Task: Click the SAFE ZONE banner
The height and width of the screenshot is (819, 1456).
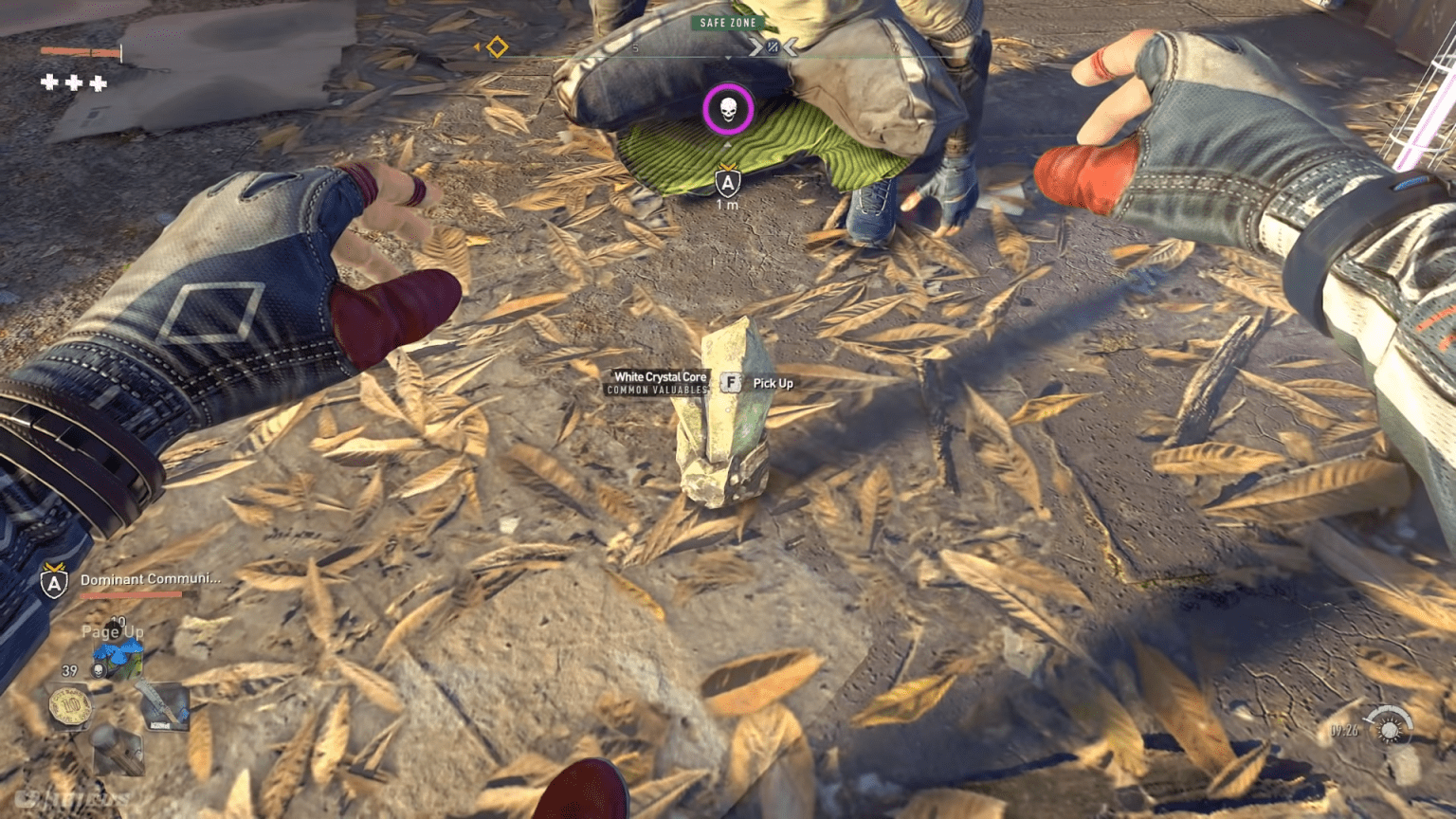Action: coord(727,22)
